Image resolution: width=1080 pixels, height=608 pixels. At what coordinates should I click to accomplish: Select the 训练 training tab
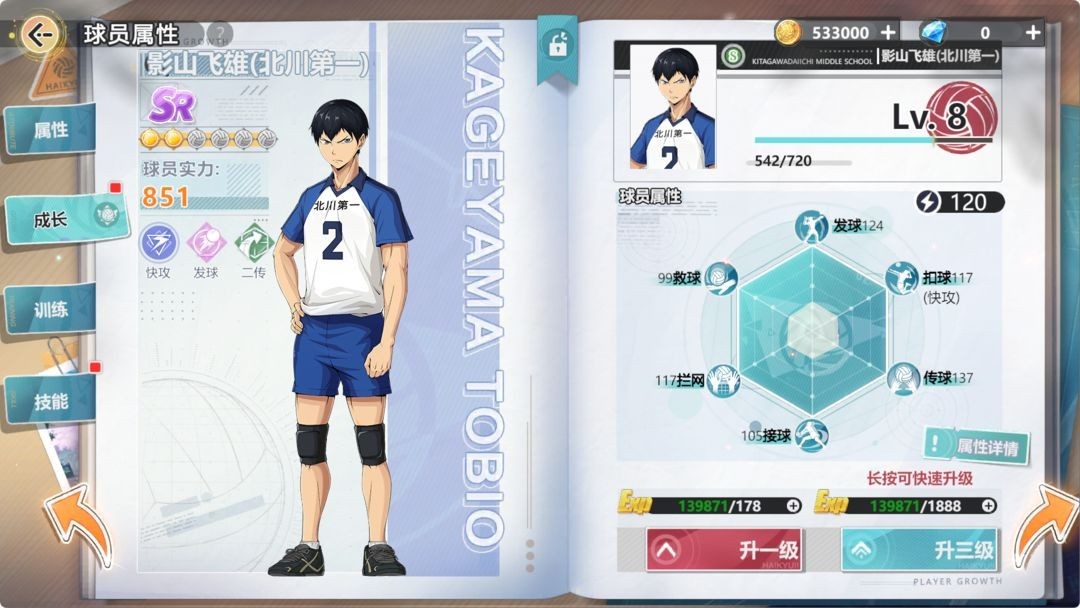click(x=51, y=309)
